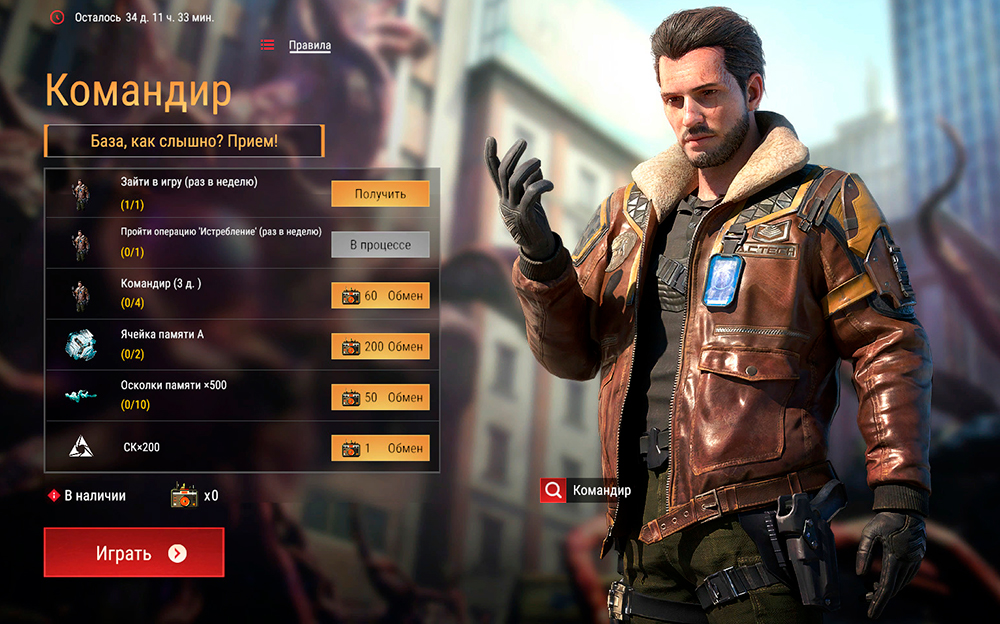Inspect Командир with the magnifier icon

point(553,491)
